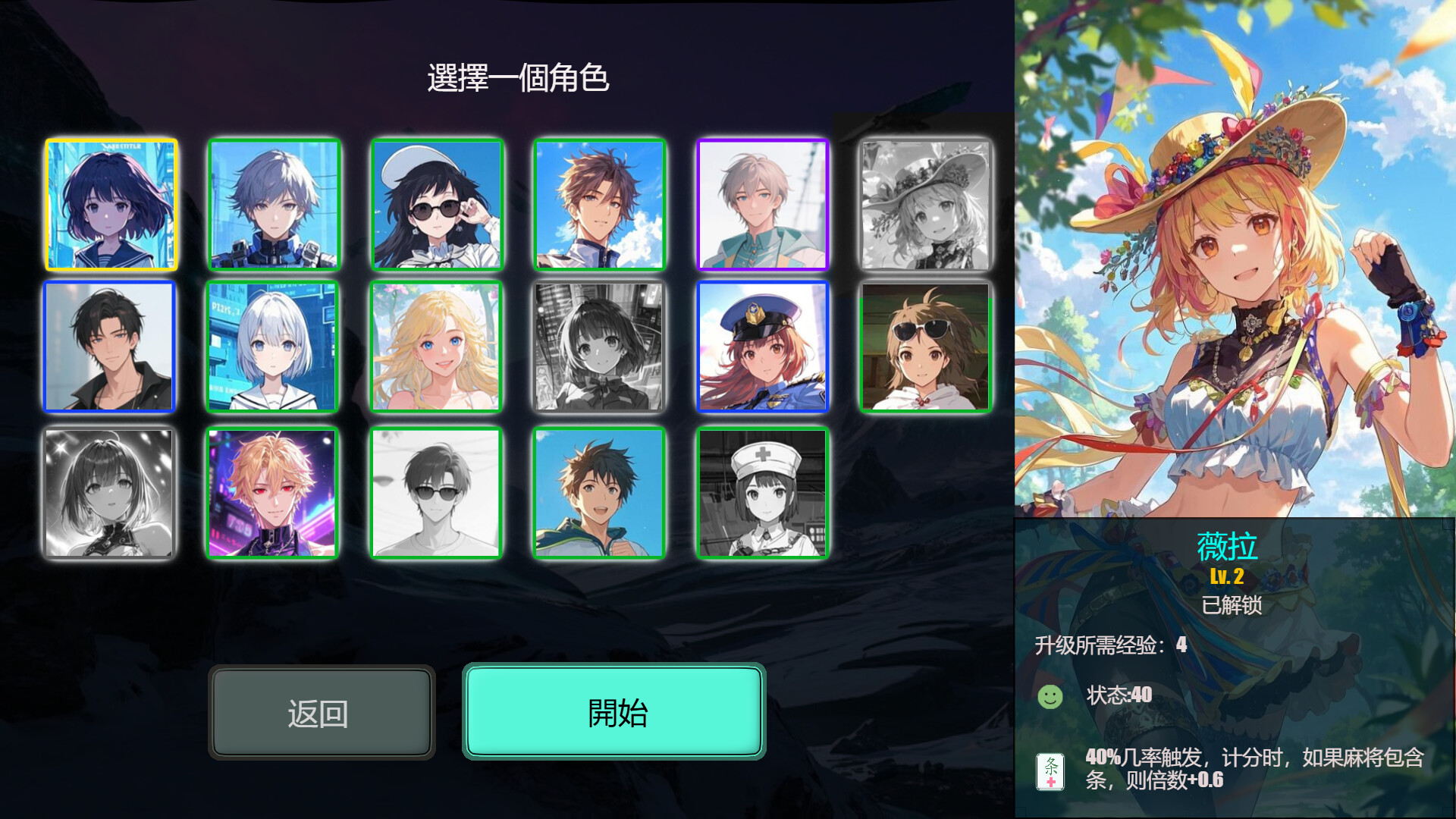Choose the blonde boy with red eyes
1456x819 pixels.
[x=274, y=493]
